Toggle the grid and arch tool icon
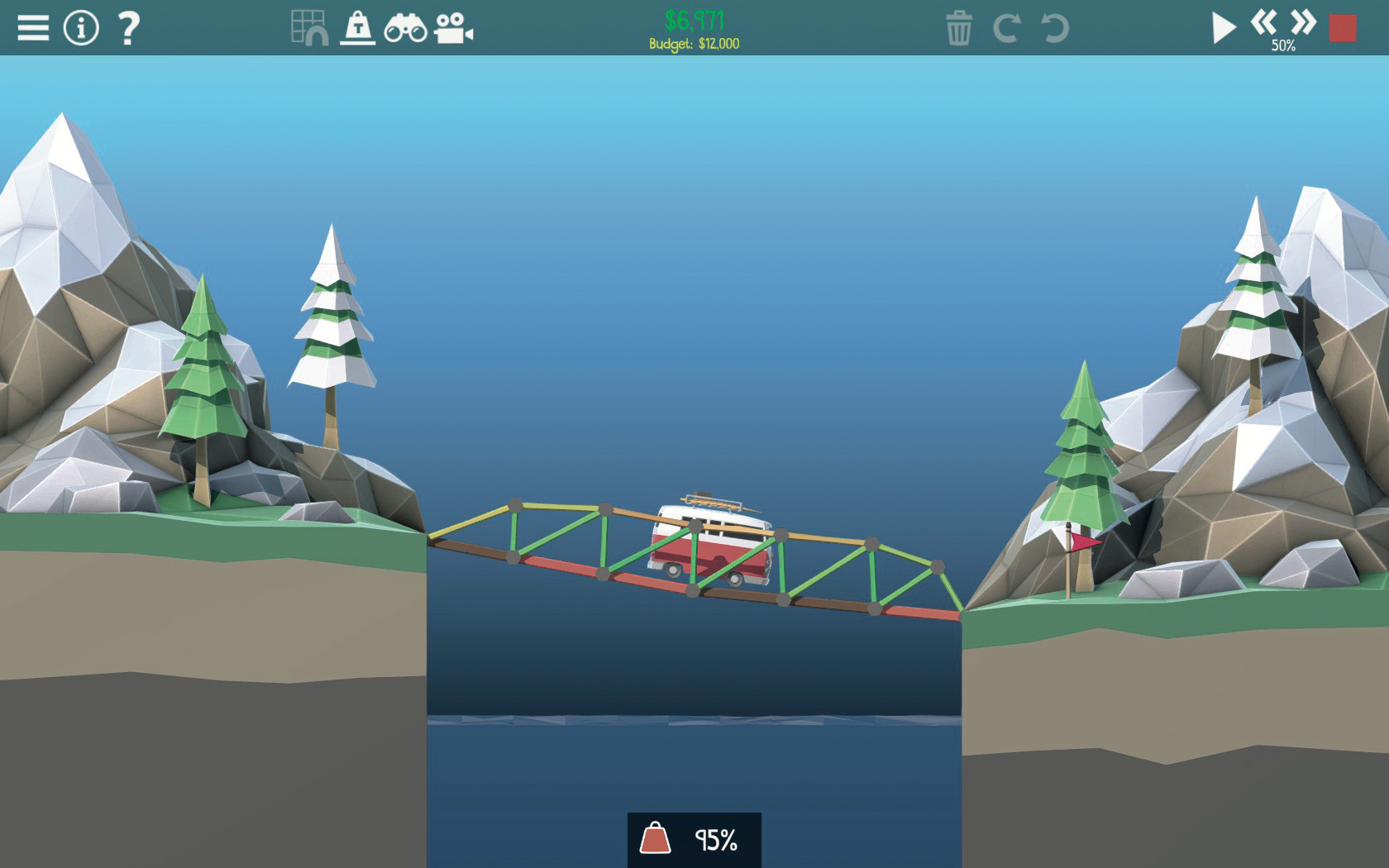This screenshot has height=868, width=1389. (310, 27)
